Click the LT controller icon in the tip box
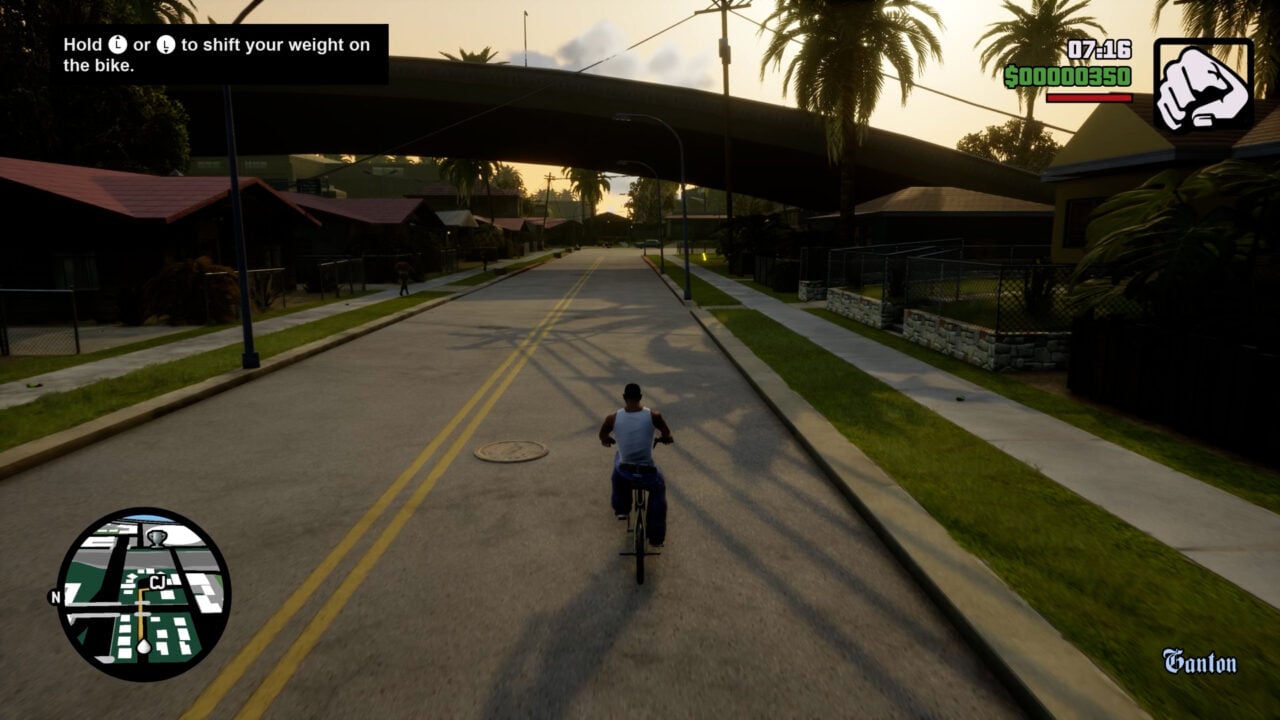 click(x=164, y=45)
